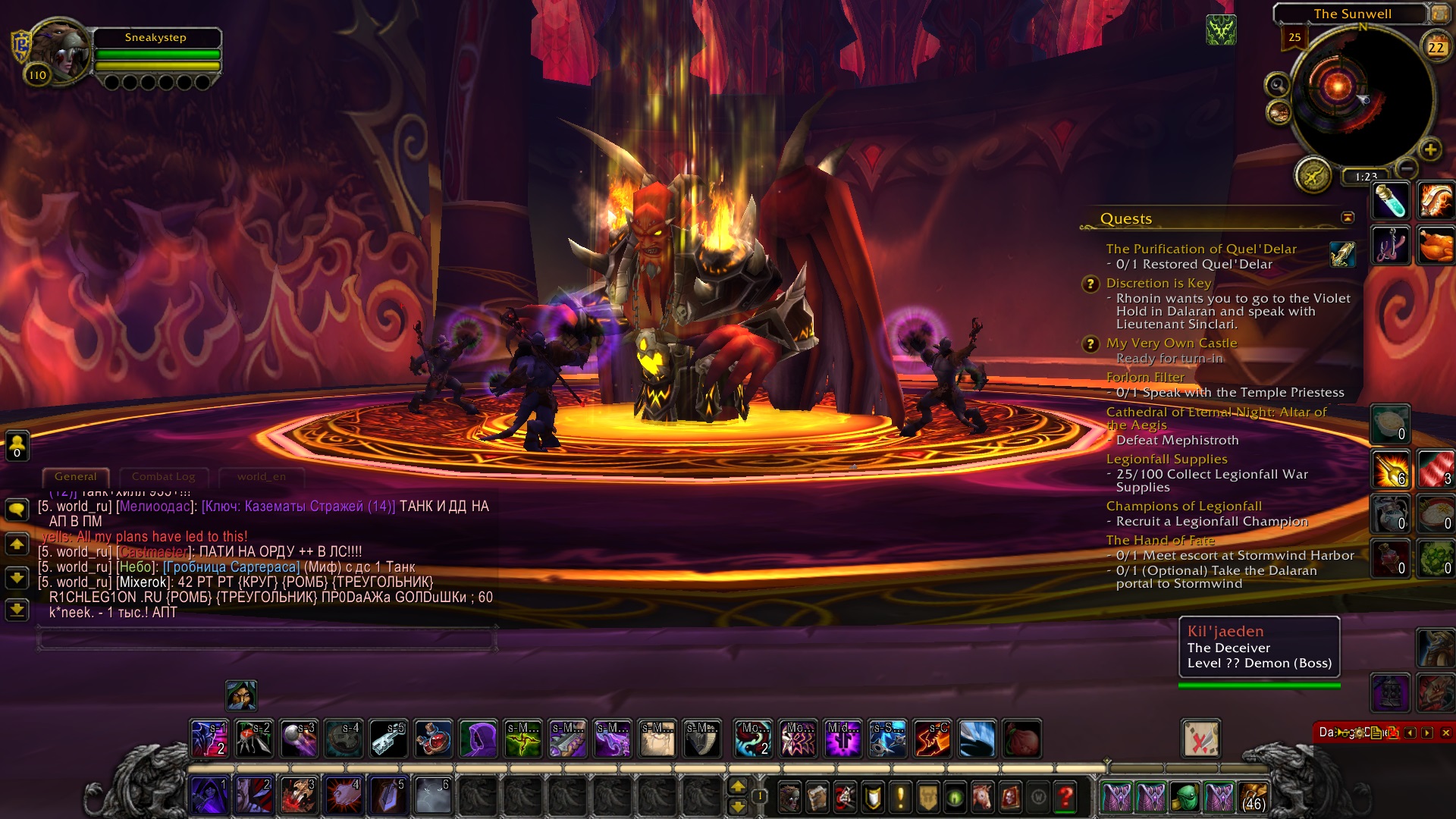
Task: Collapse the Quests tracker panel
Action: point(1348,218)
